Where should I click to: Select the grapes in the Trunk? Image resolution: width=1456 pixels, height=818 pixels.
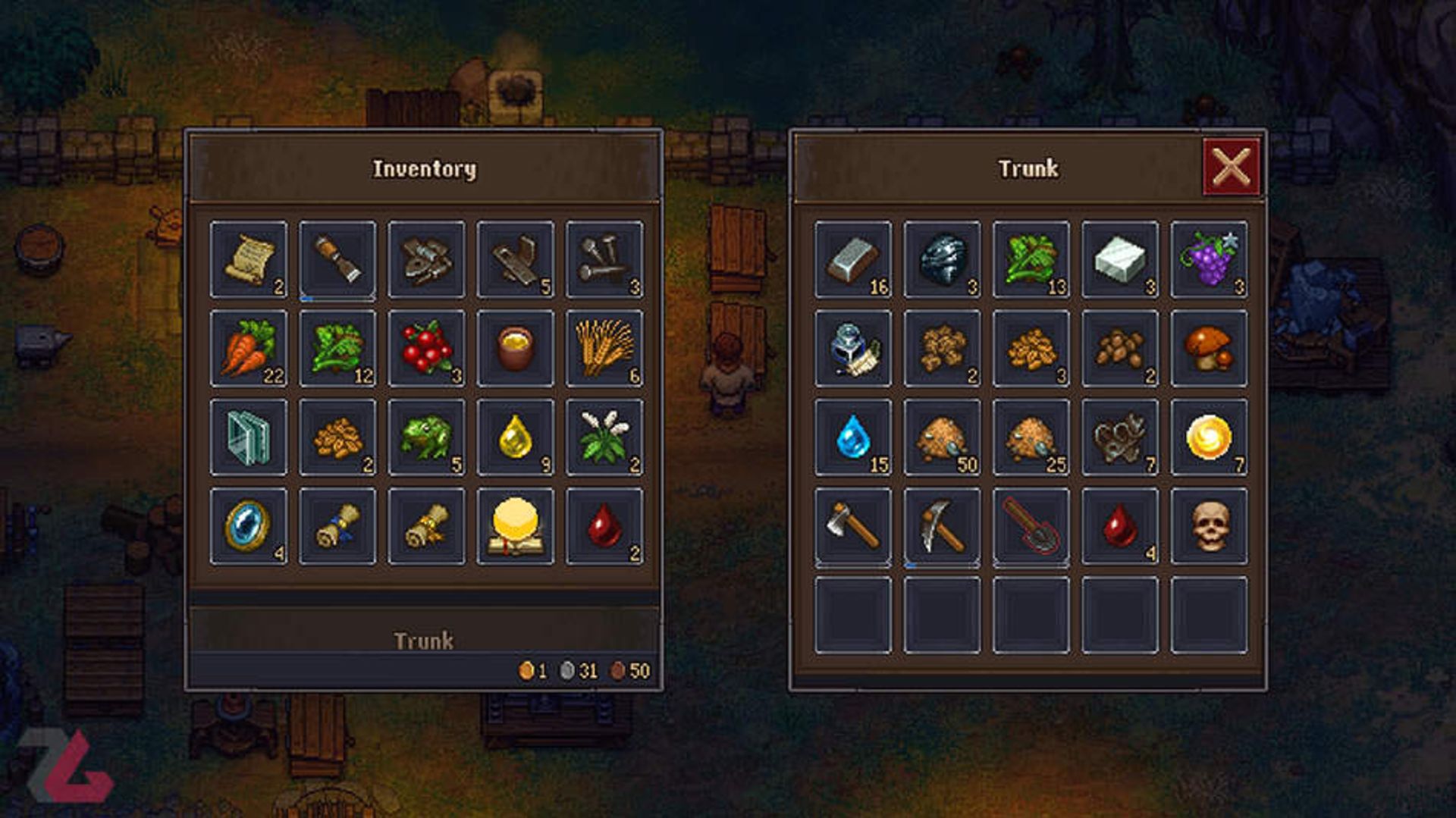(1209, 260)
